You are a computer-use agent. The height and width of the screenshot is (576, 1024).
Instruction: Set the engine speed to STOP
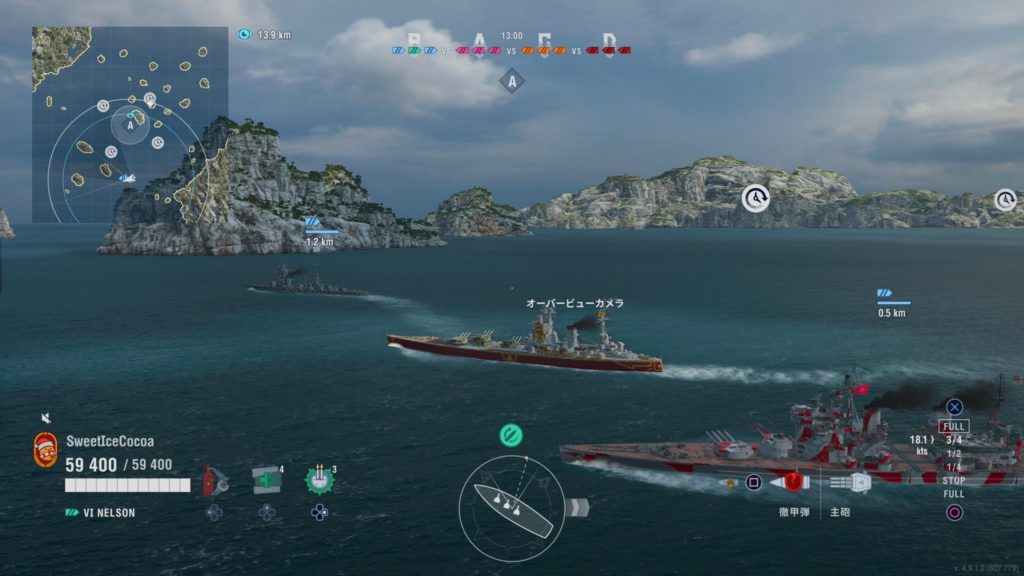(x=954, y=481)
